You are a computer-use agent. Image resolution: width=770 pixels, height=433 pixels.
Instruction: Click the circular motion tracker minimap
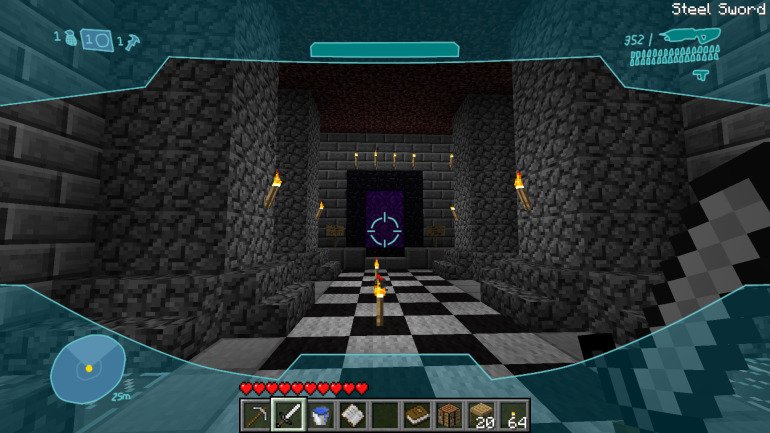(88, 368)
